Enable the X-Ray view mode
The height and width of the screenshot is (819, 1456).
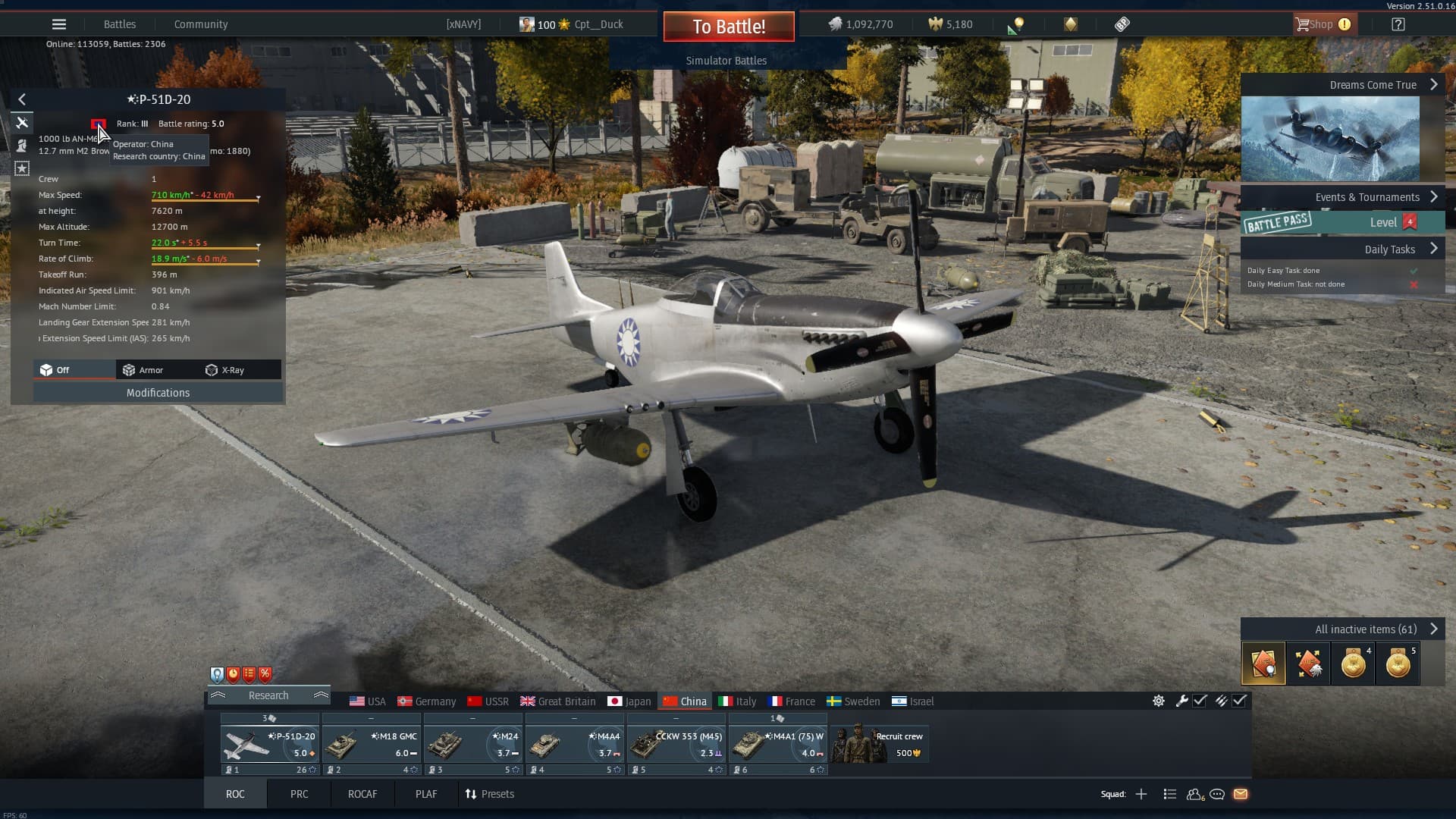click(x=225, y=370)
